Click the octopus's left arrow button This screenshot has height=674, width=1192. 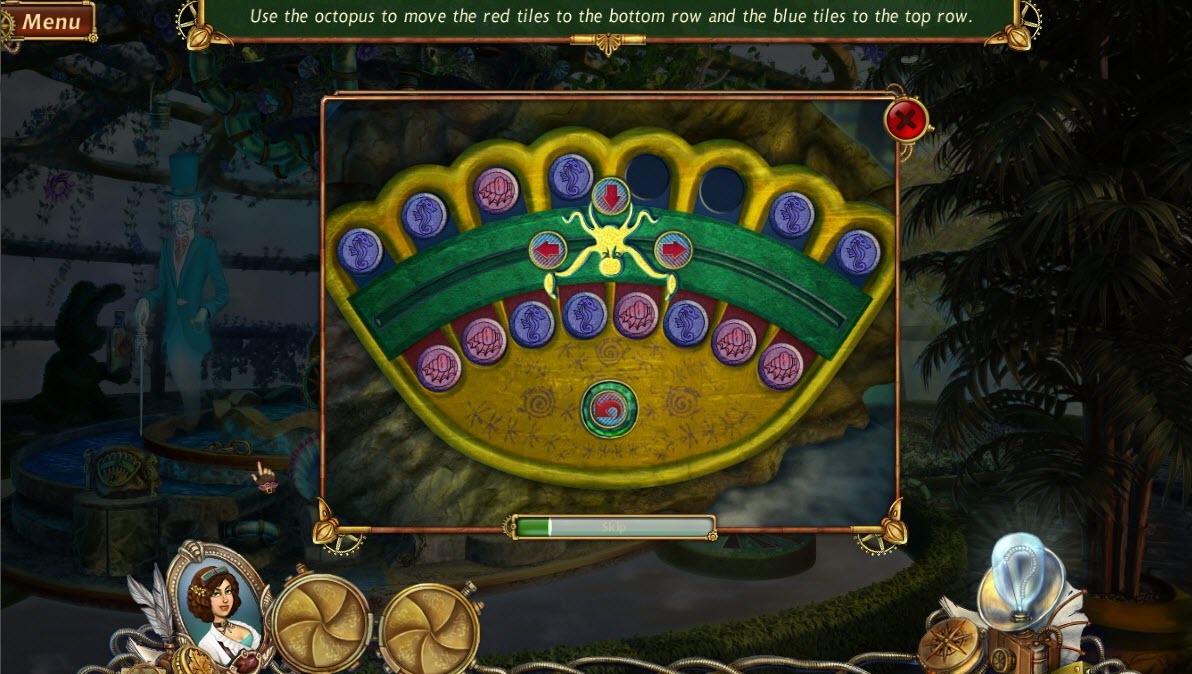tap(547, 250)
